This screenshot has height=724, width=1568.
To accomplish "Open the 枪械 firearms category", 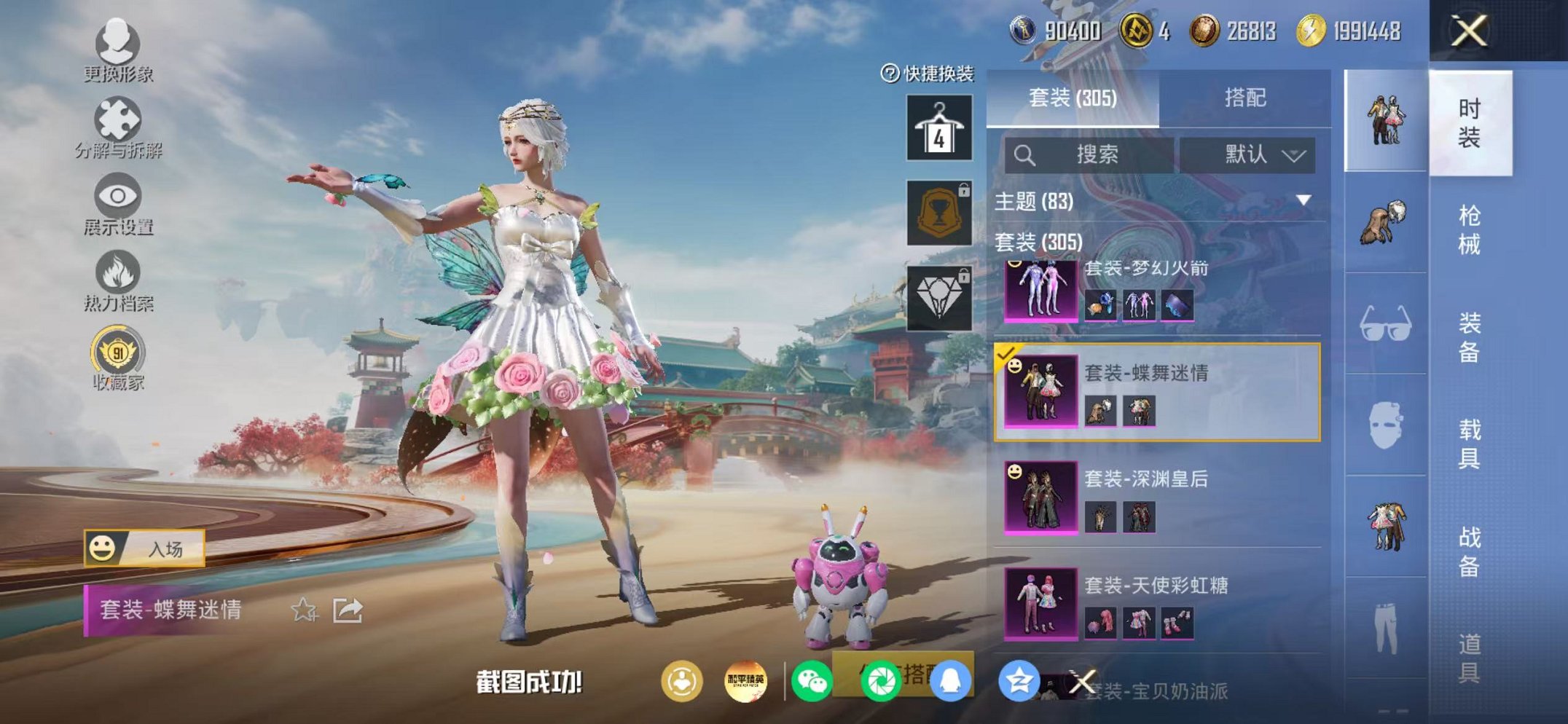I will (1469, 229).
